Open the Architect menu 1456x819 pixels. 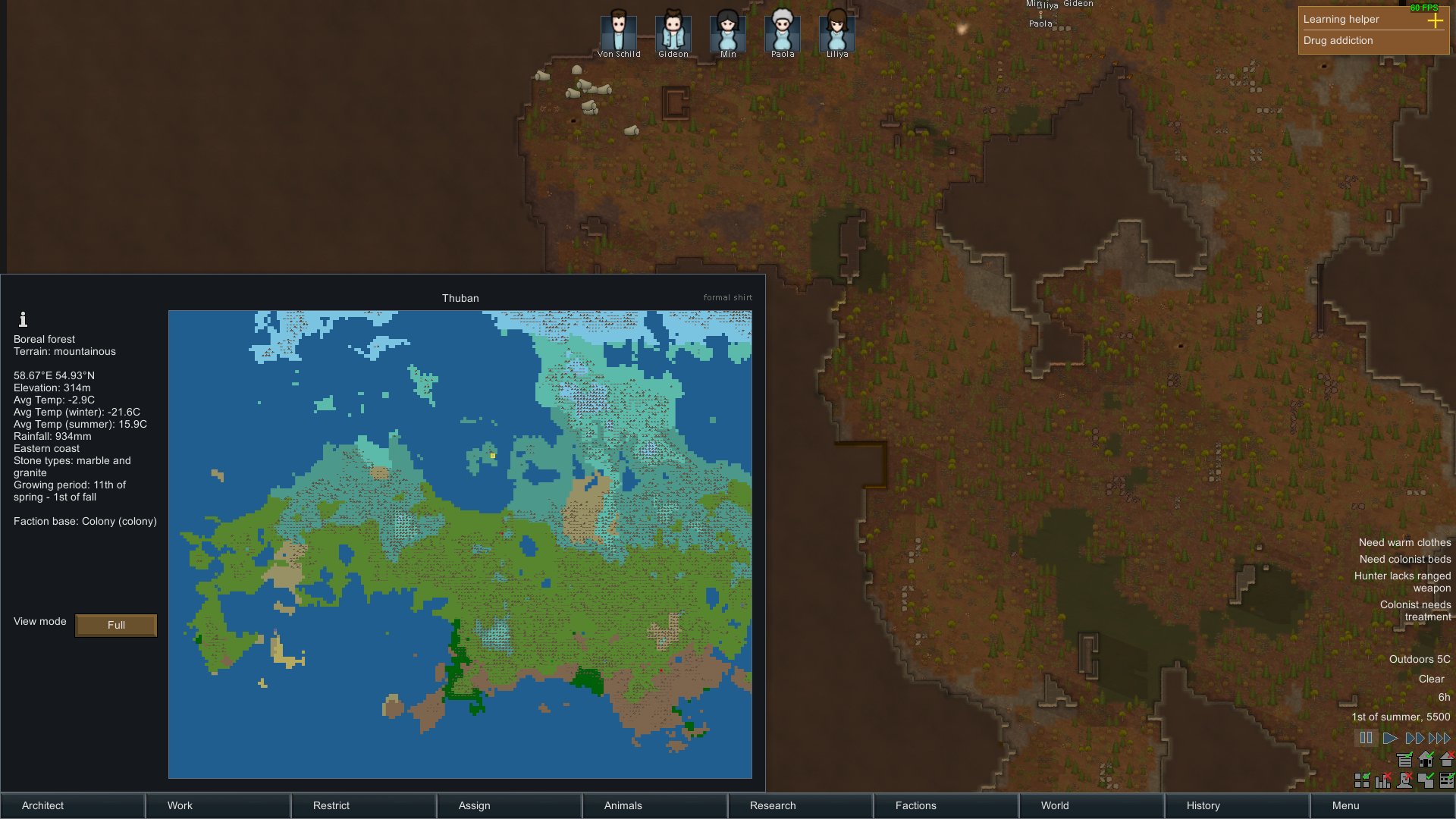43,805
